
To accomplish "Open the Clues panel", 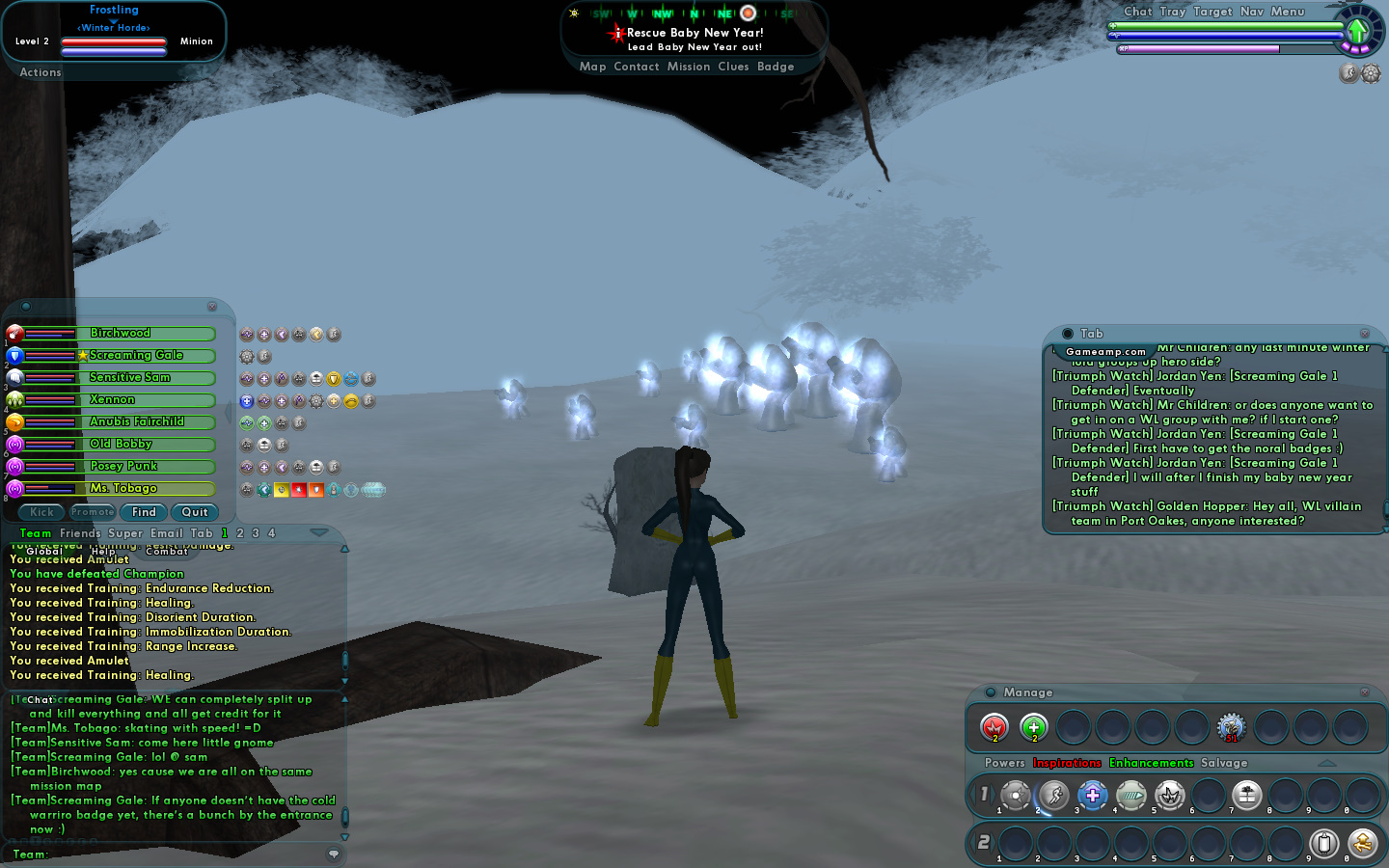I will pos(732,67).
